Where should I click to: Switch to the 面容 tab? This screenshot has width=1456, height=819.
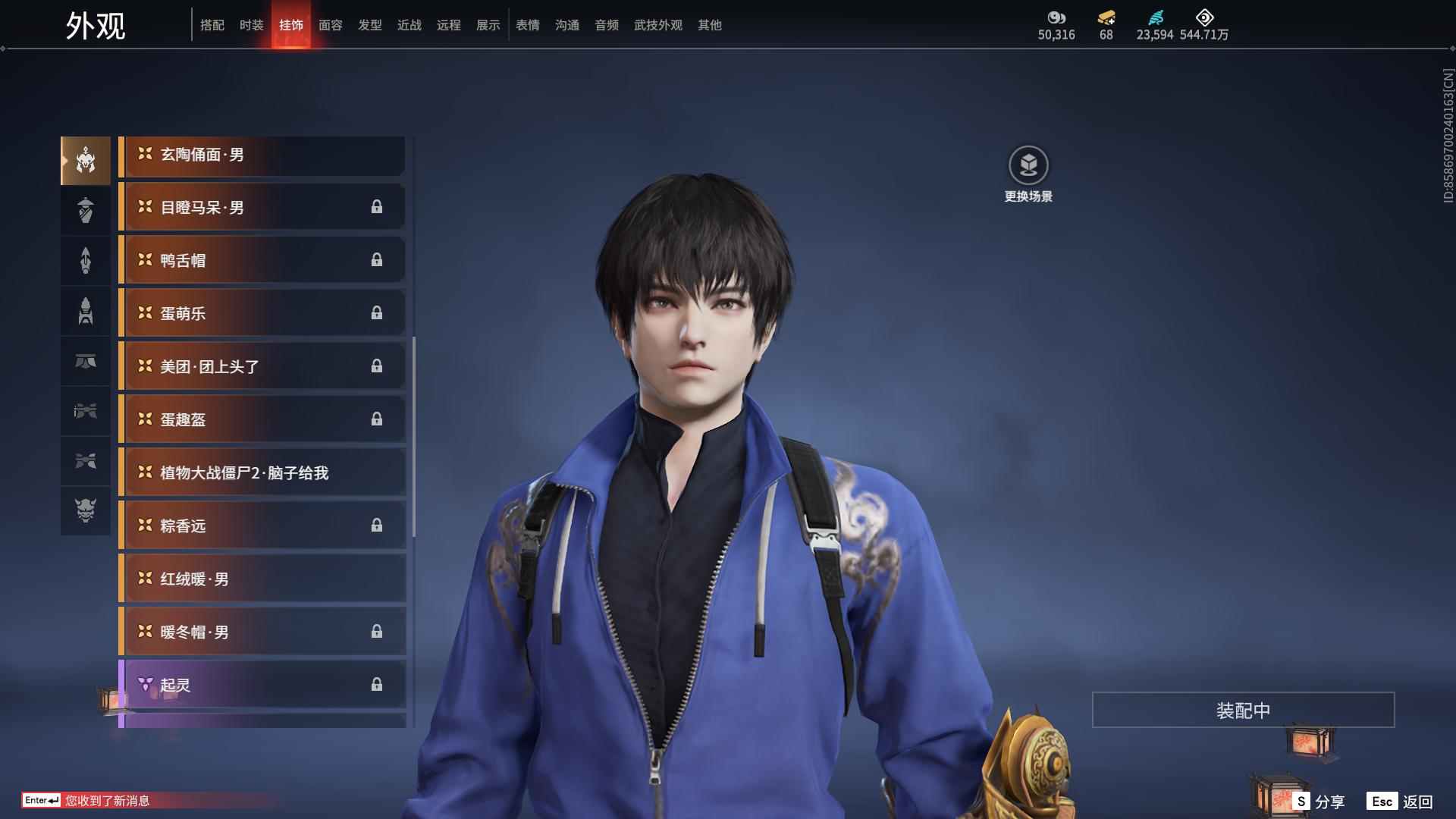331,24
